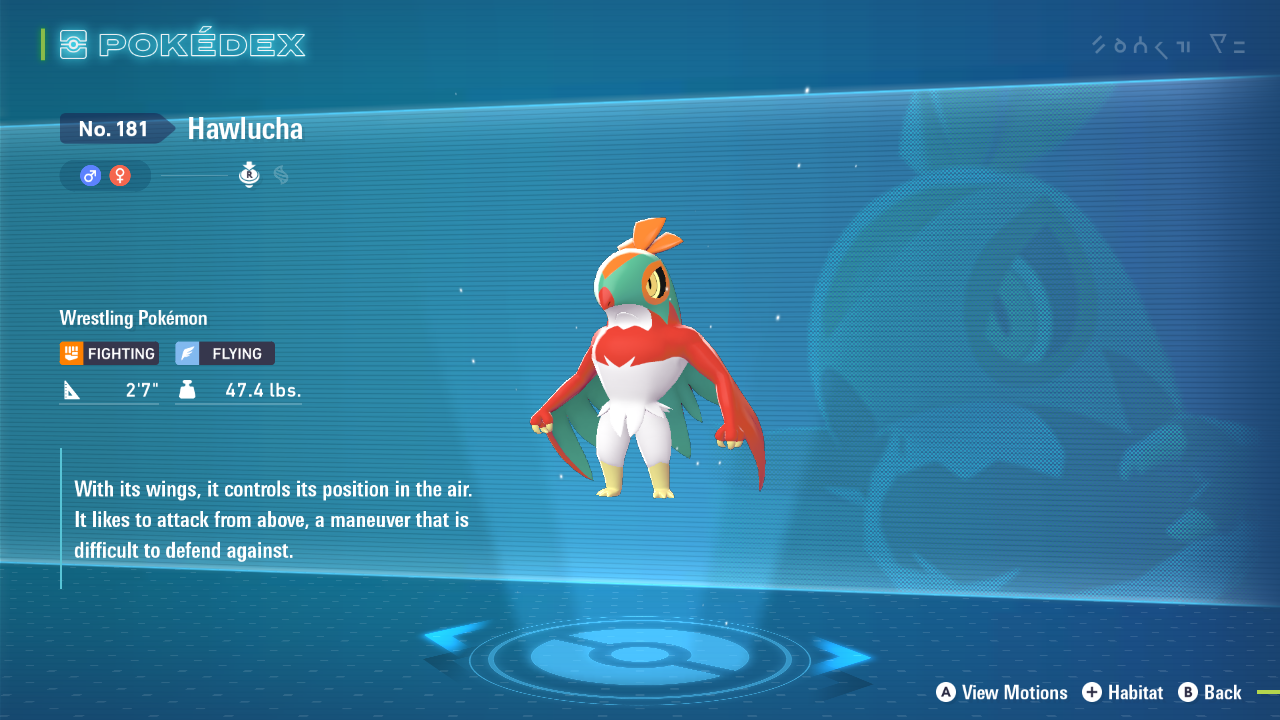Toggle the greyed-out shiny form icon

[x=281, y=175]
